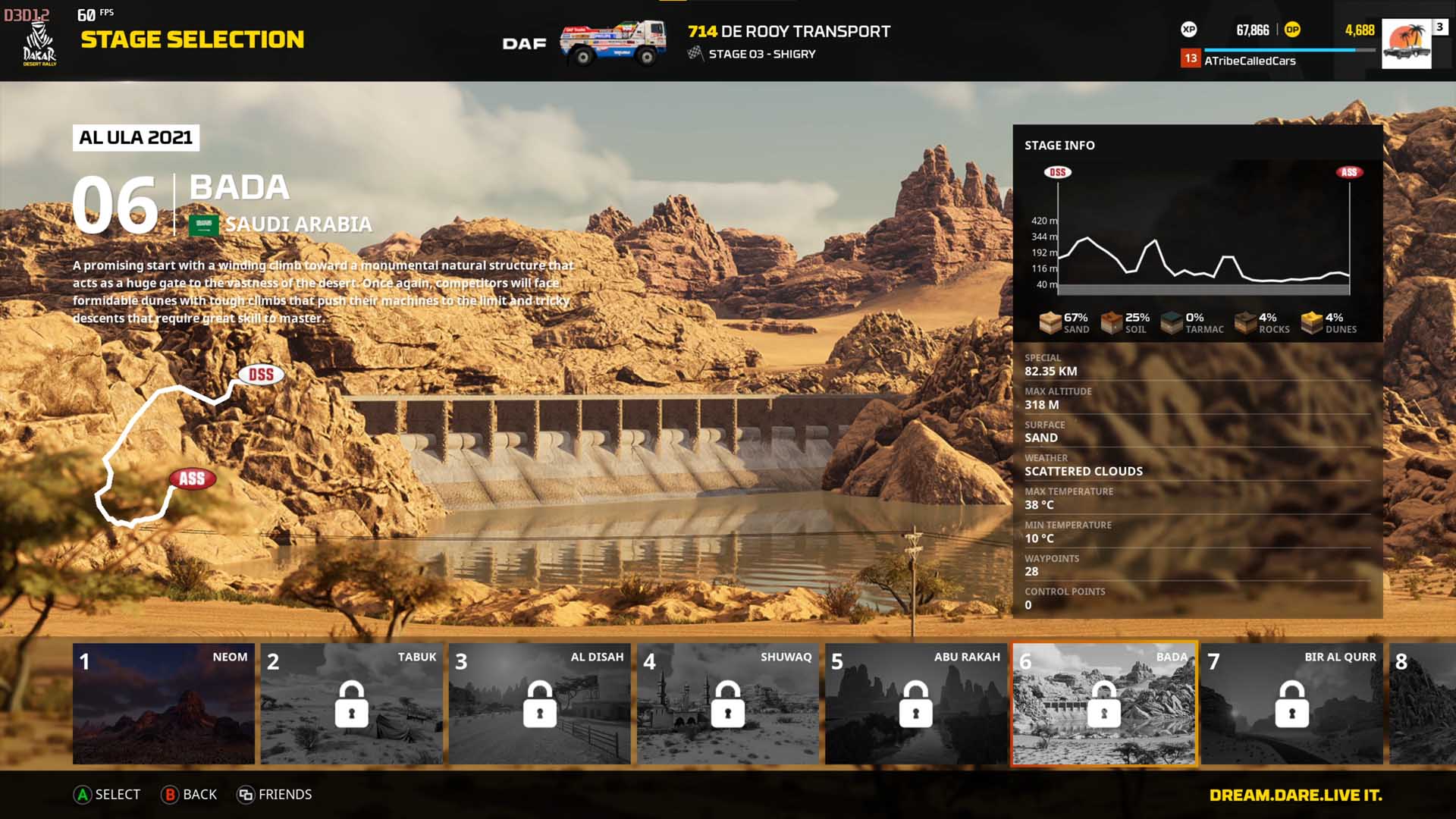Select the Shuwaq stage thumbnail
Viewport: 1456px width, 819px height.
727,703
